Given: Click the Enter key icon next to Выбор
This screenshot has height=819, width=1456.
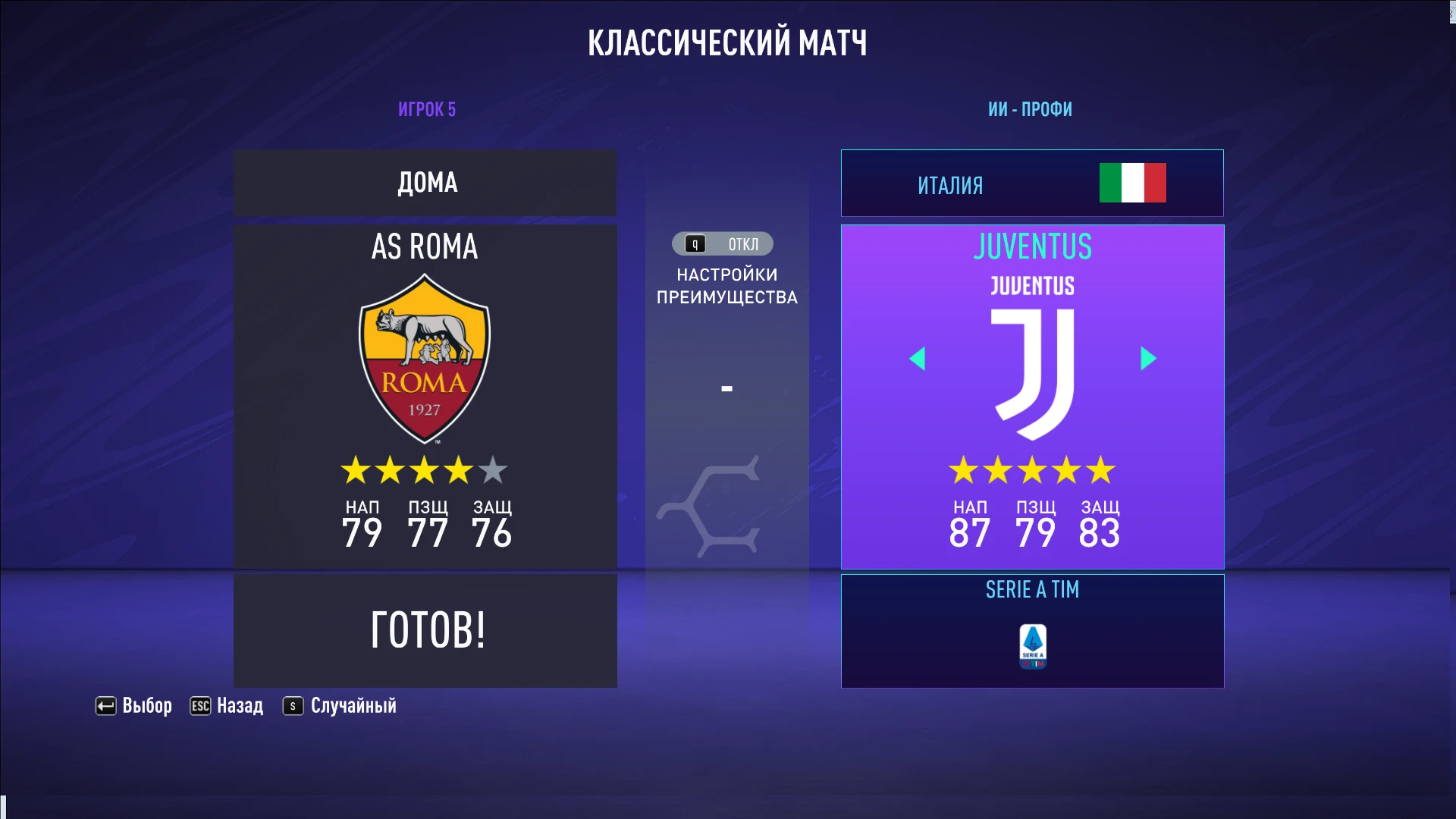Looking at the screenshot, I should [x=105, y=705].
